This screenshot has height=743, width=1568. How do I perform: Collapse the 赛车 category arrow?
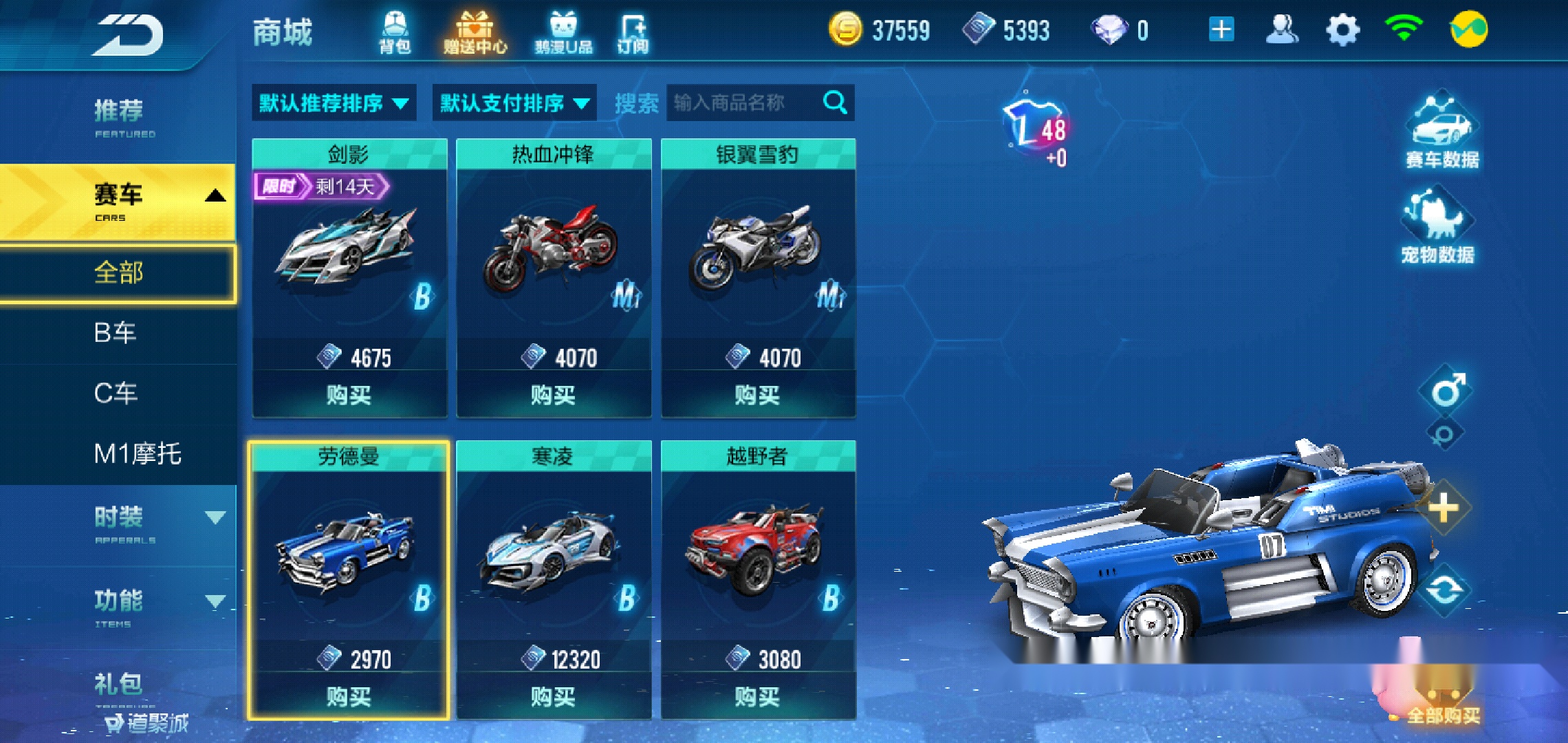(217, 195)
